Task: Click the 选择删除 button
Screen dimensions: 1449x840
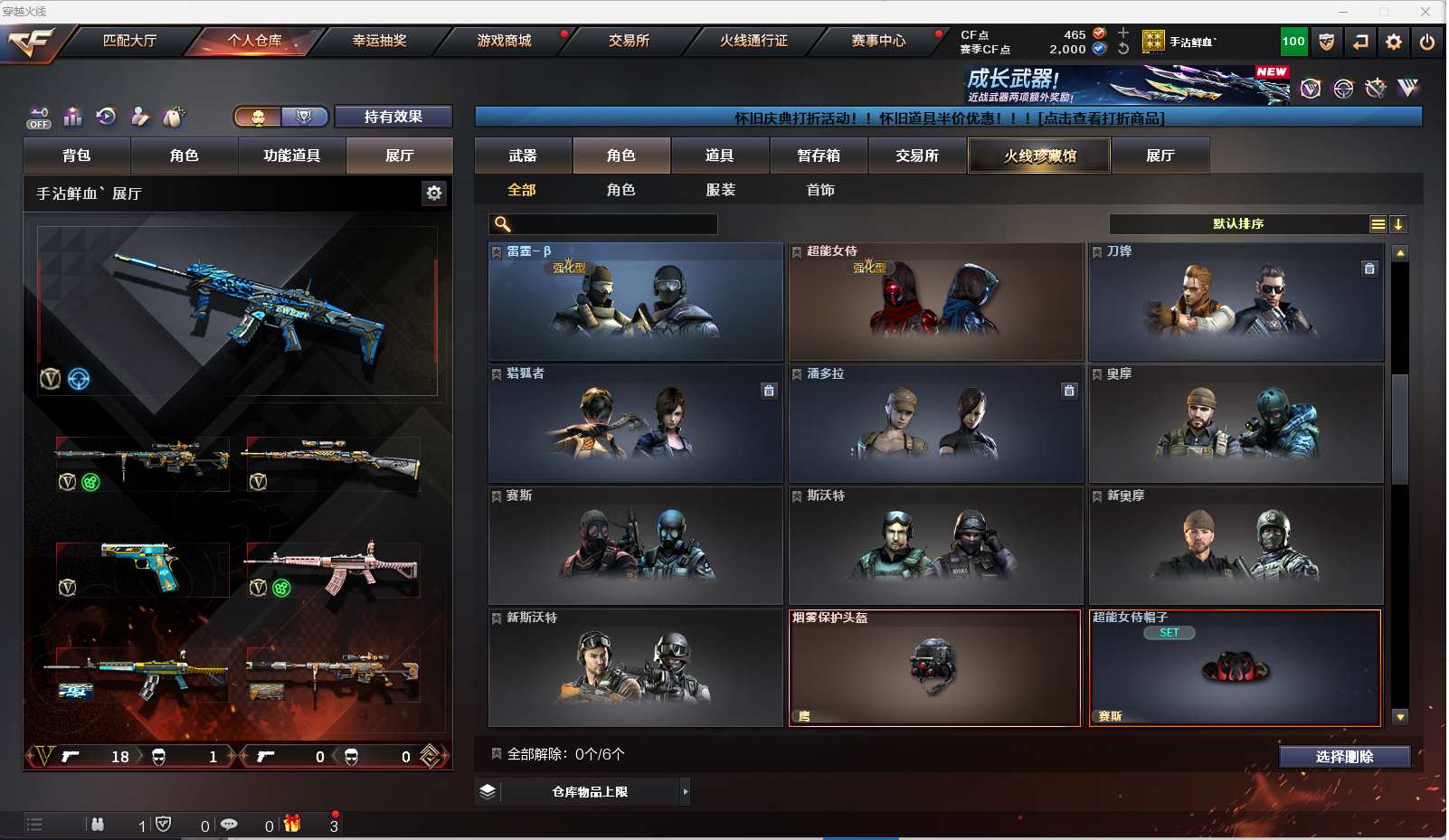Action: click(x=1344, y=757)
